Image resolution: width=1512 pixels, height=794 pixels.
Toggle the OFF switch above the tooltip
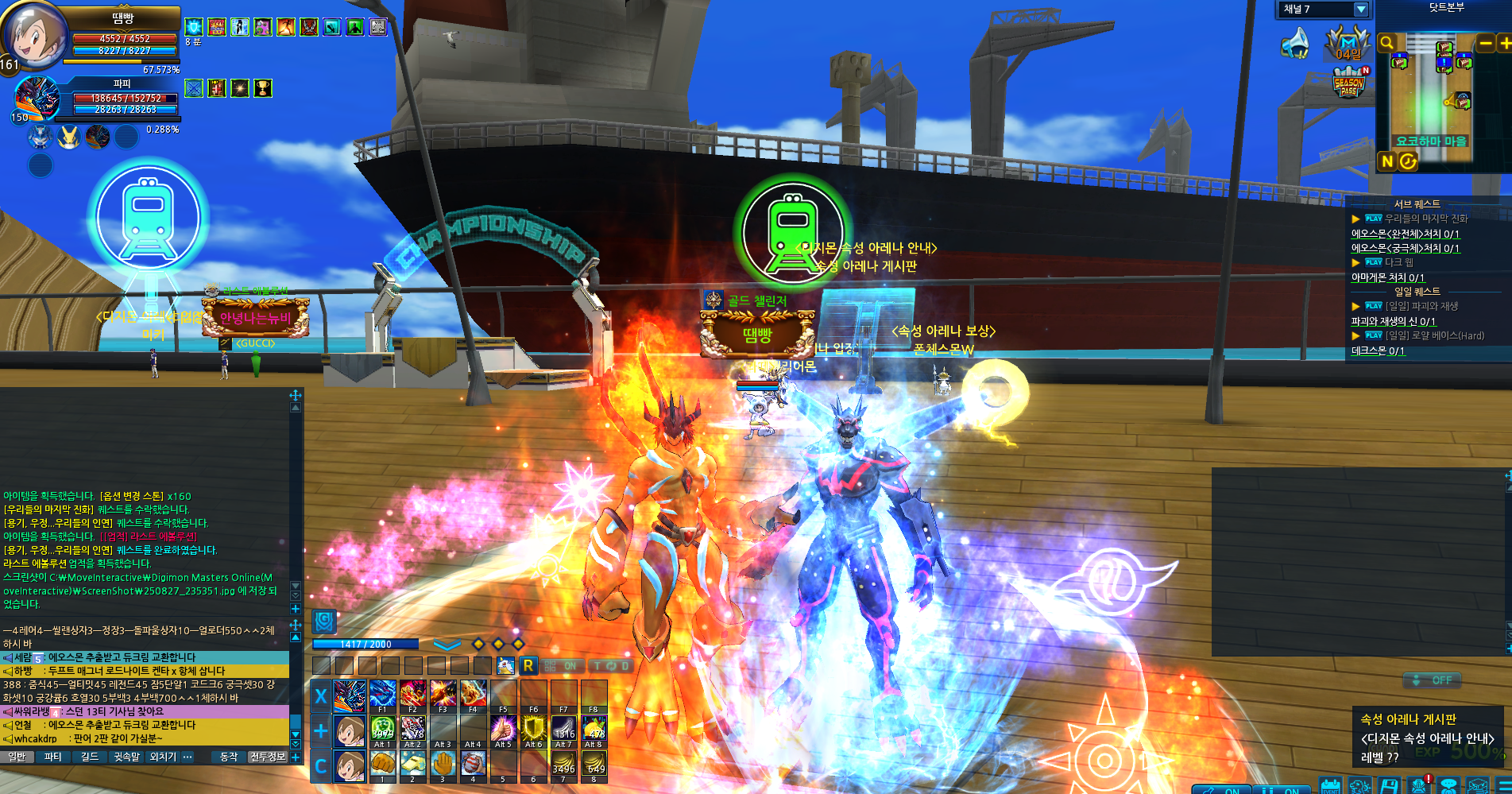point(1432,680)
